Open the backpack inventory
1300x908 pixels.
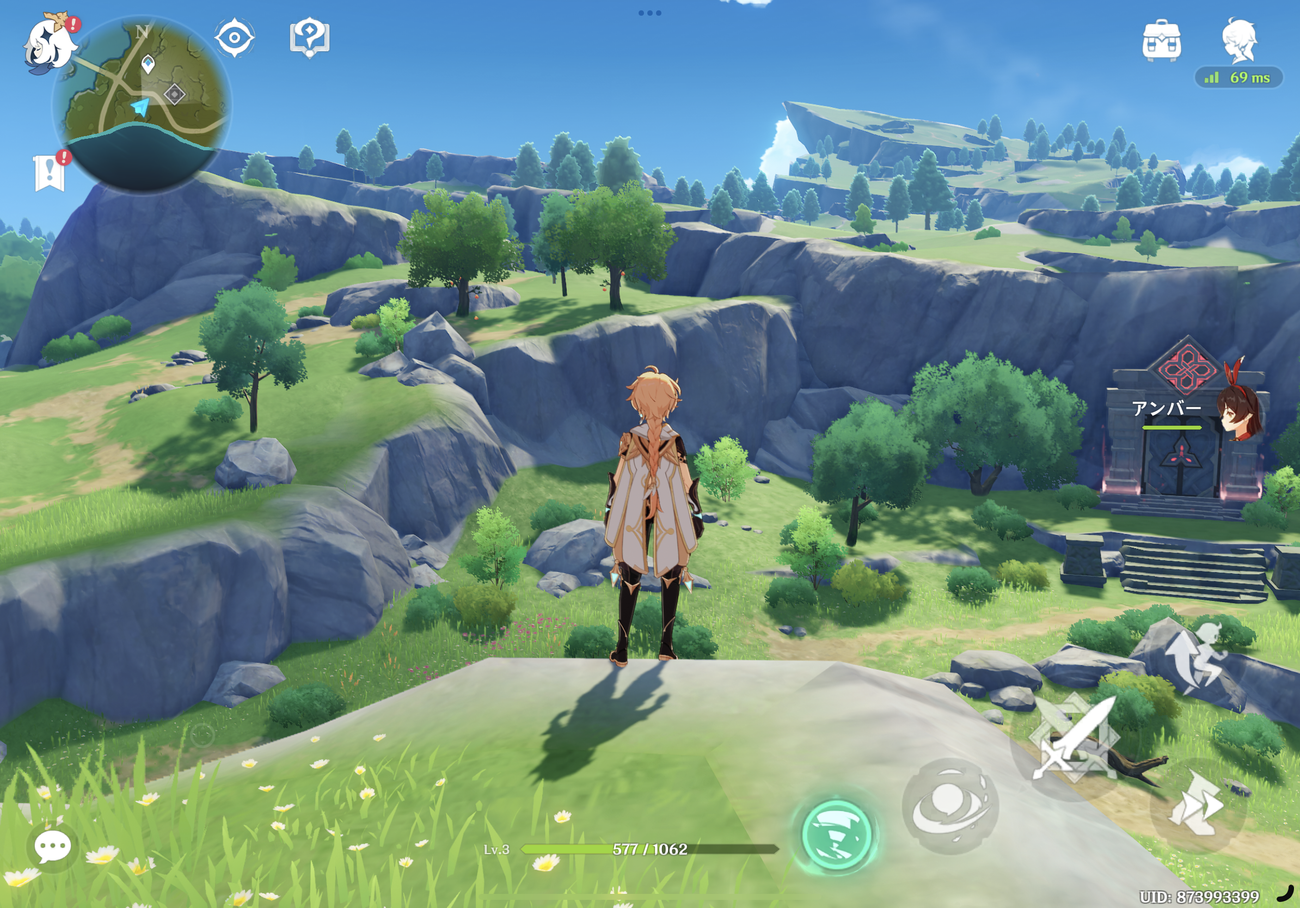point(1161,40)
